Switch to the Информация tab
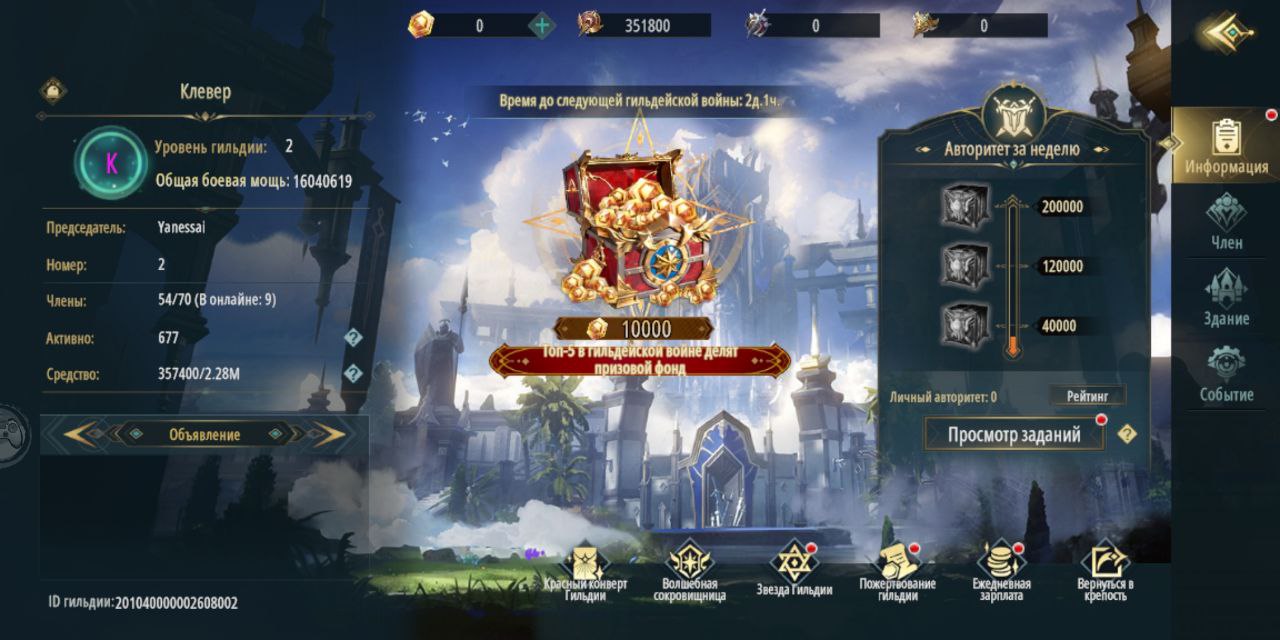The height and width of the screenshot is (640, 1280). pos(1226,145)
